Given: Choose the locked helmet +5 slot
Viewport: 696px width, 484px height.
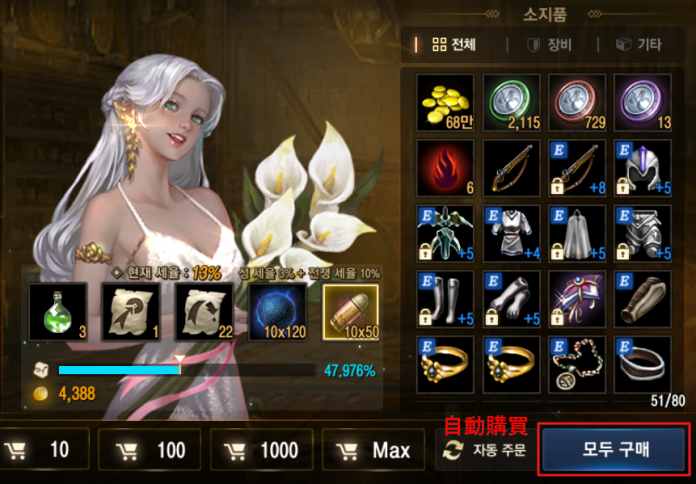Looking at the screenshot, I should (643, 167).
